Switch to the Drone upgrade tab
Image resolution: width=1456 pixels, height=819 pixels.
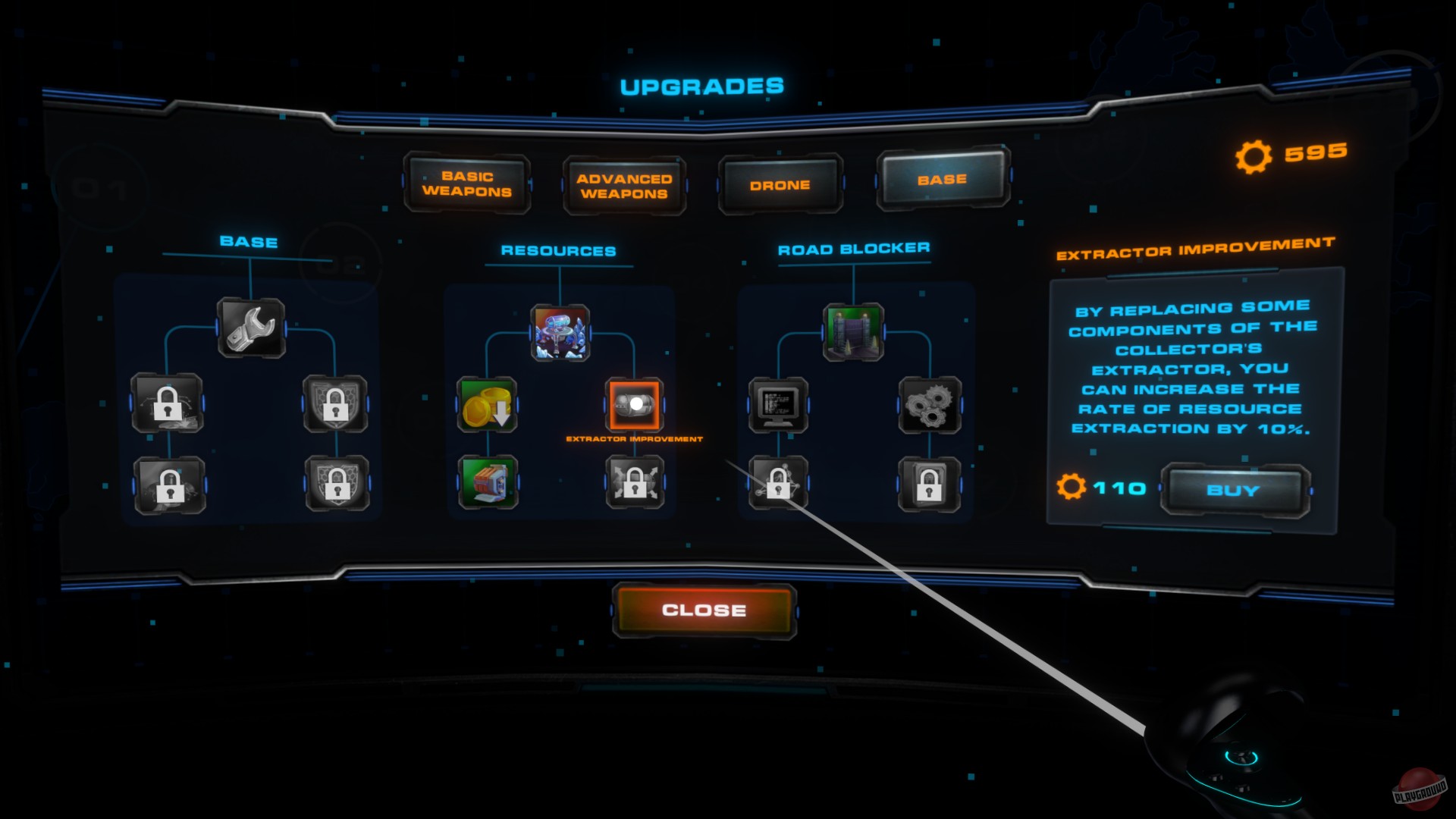[x=780, y=184]
